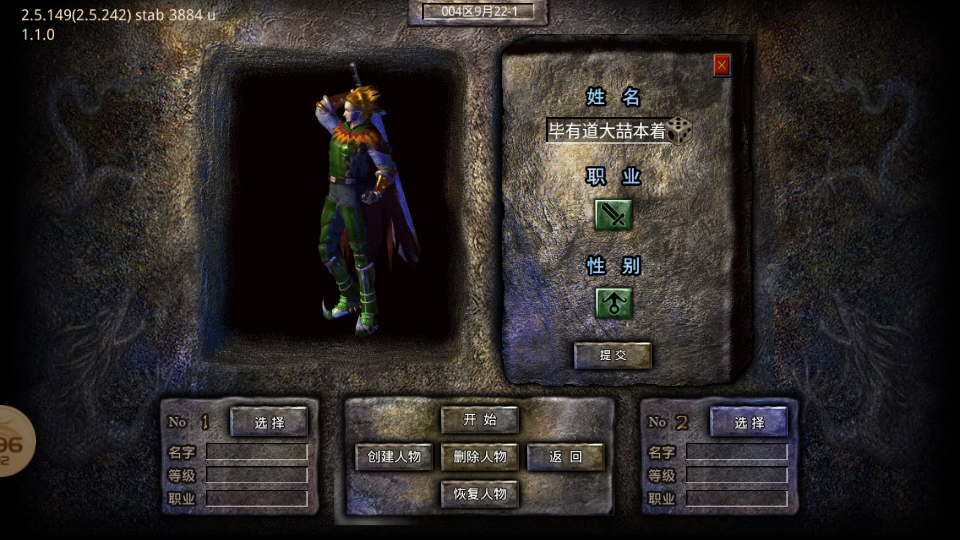Start the game with 开始
Viewport: 960px width, 540px height.
coord(480,419)
